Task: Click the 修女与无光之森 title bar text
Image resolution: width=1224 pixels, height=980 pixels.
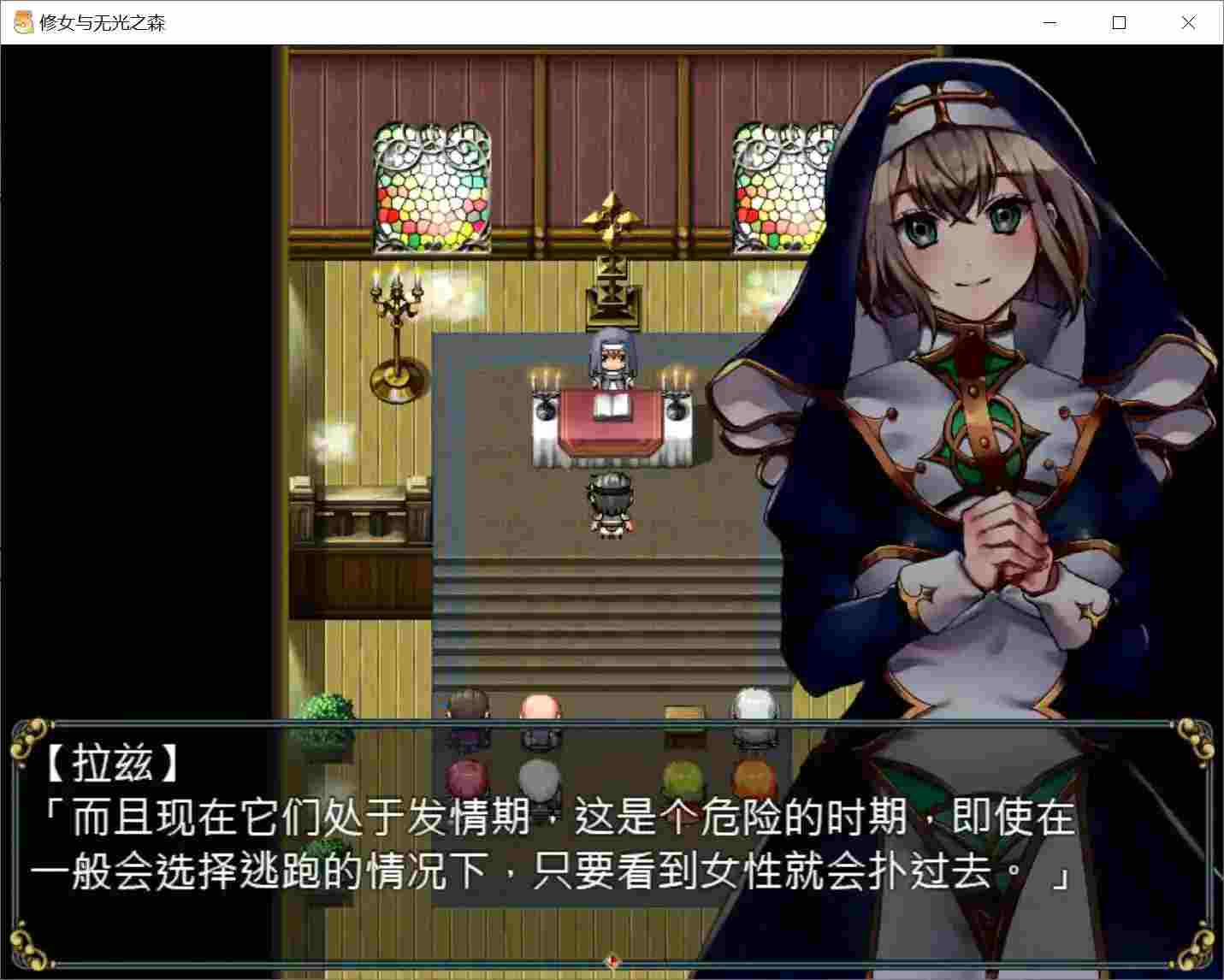Action: tap(103, 23)
